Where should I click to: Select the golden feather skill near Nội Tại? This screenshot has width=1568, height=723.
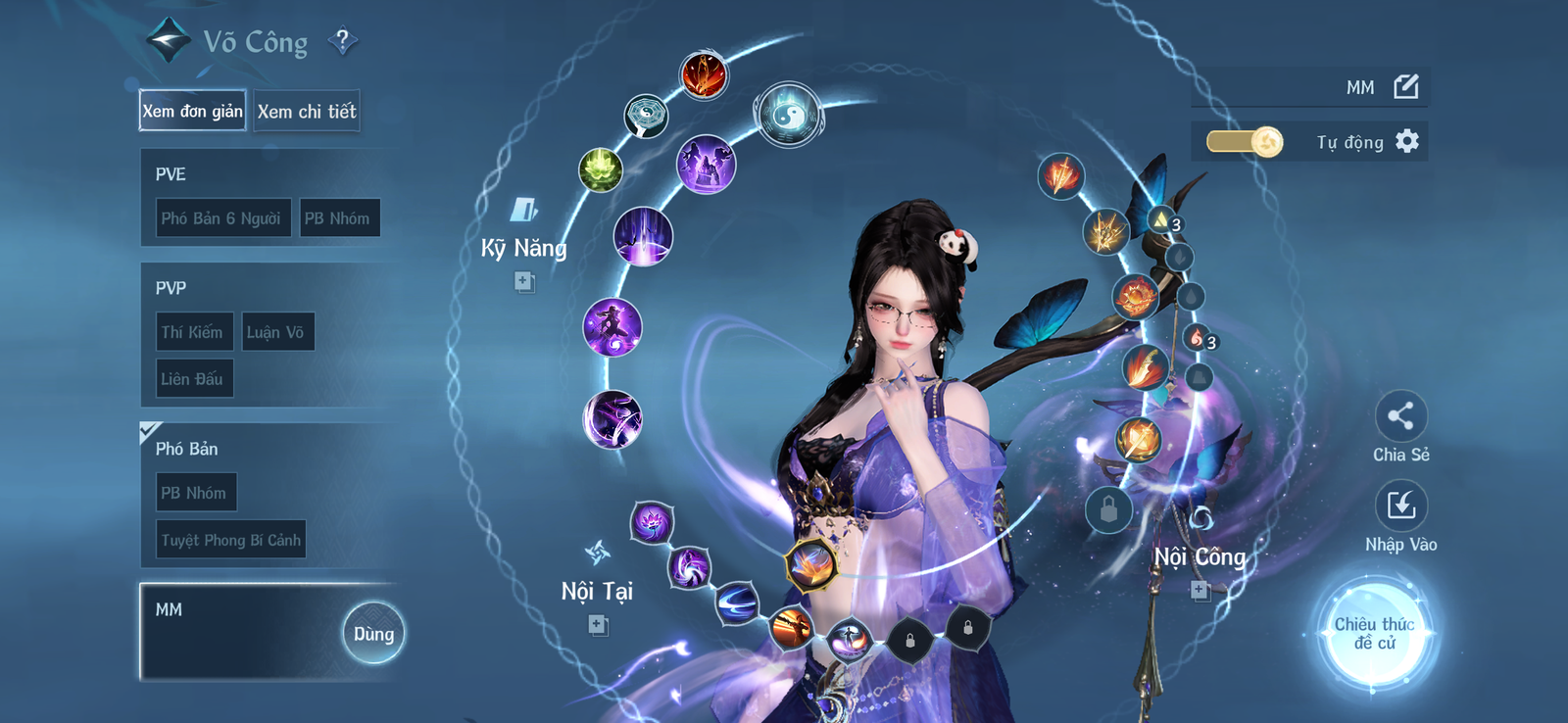(812, 565)
